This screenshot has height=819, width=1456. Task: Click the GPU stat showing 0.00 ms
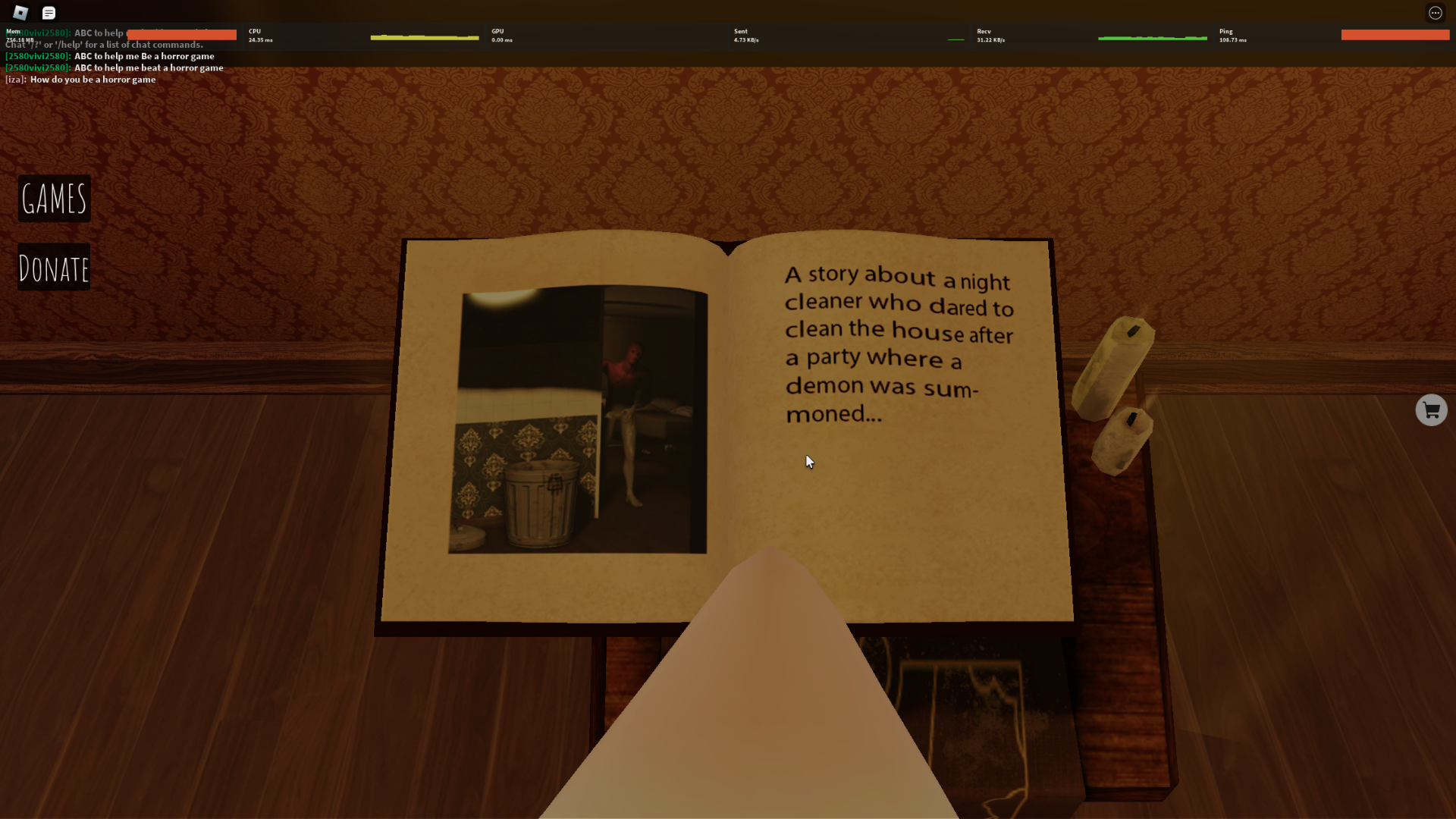pyautogui.click(x=501, y=35)
